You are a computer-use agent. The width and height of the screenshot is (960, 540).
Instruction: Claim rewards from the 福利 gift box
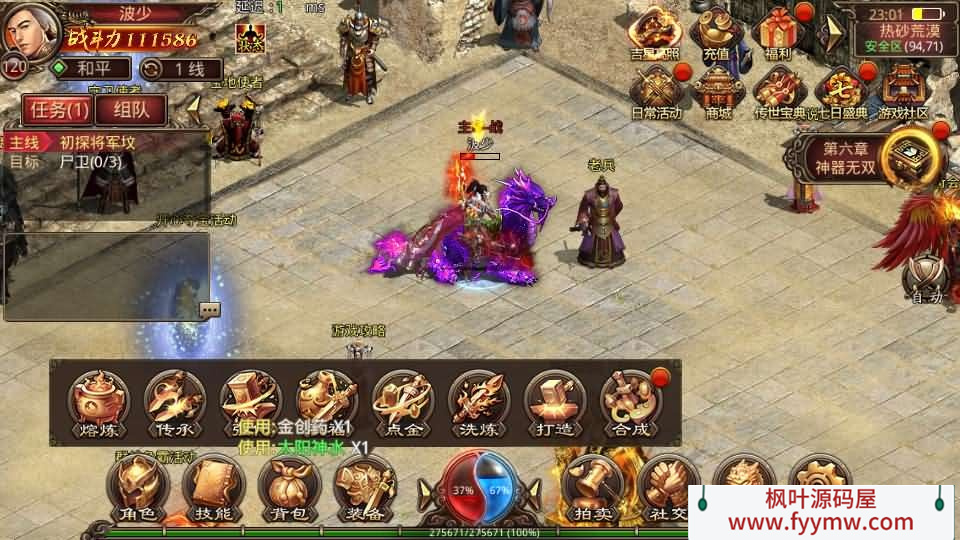pos(777,35)
